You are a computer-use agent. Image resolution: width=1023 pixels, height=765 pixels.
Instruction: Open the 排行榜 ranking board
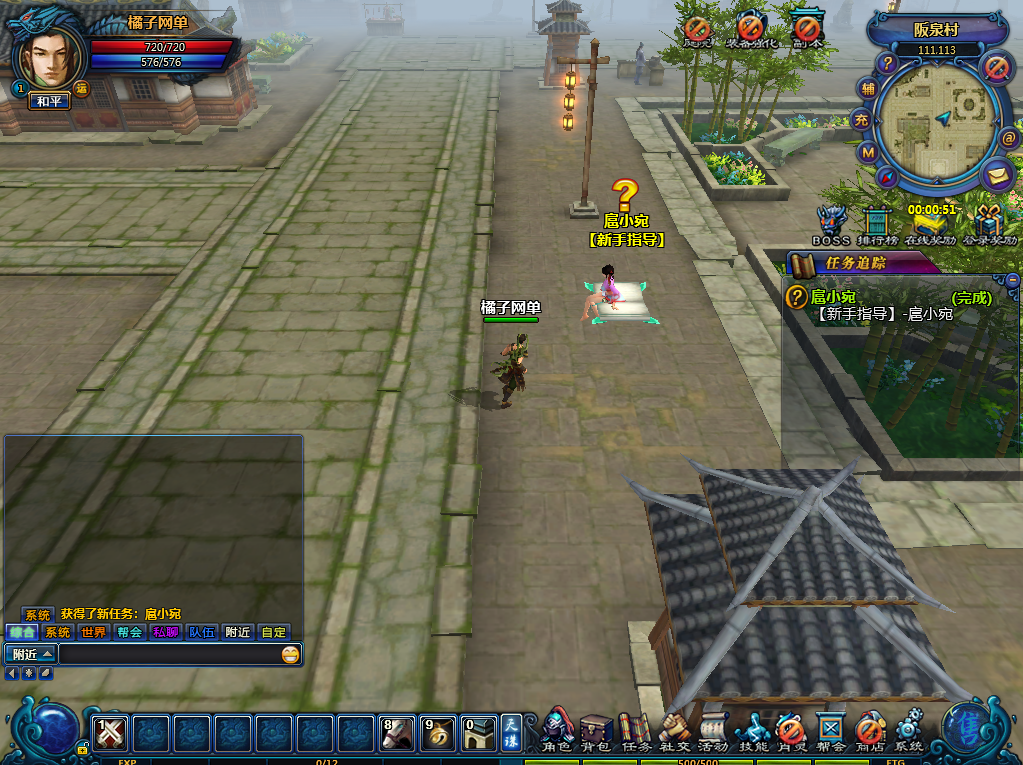[x=877, y=224]
